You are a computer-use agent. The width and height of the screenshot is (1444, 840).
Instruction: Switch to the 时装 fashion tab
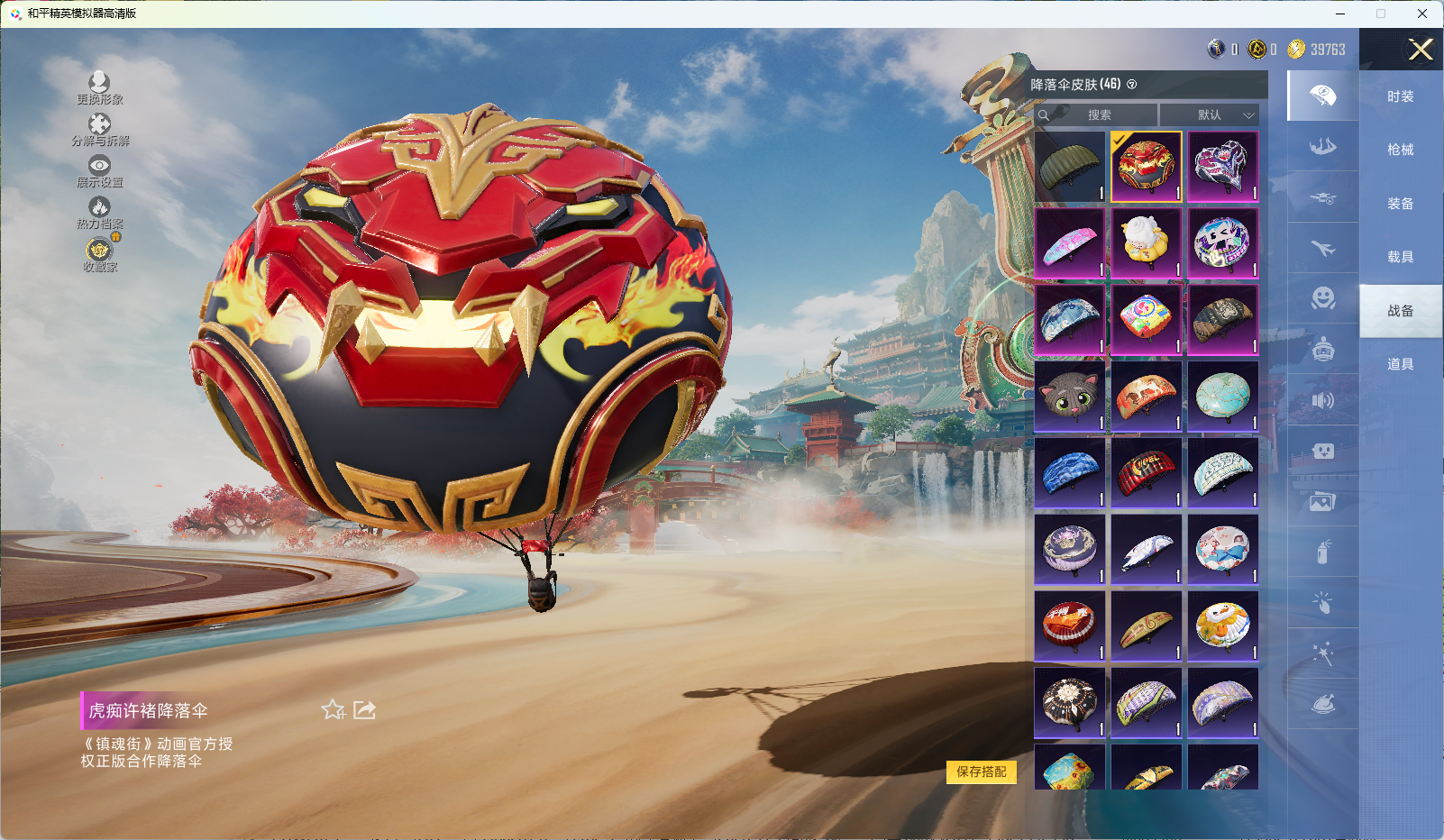coord(1400,96)
